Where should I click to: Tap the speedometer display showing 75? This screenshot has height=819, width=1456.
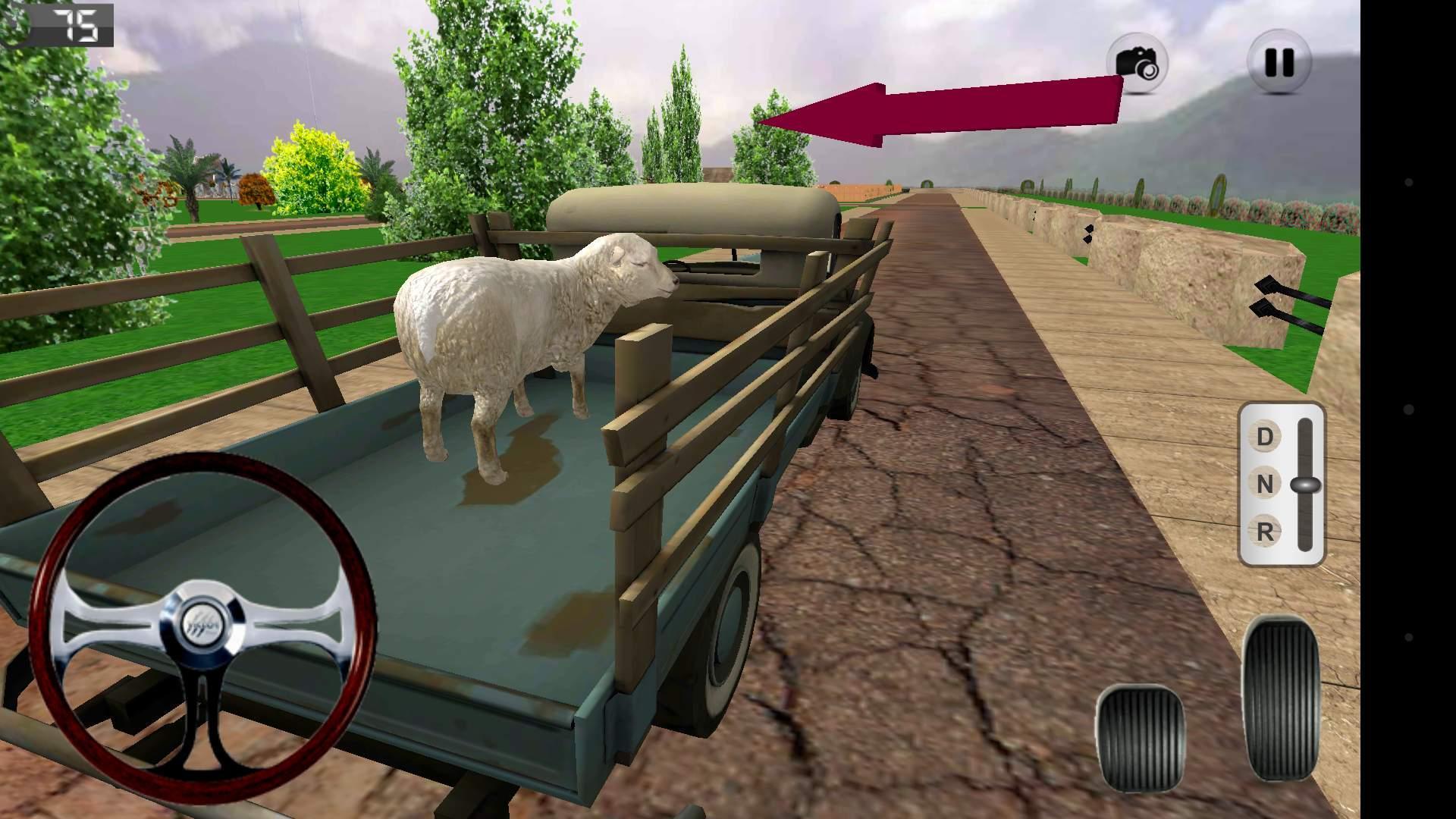pos(68,27)
